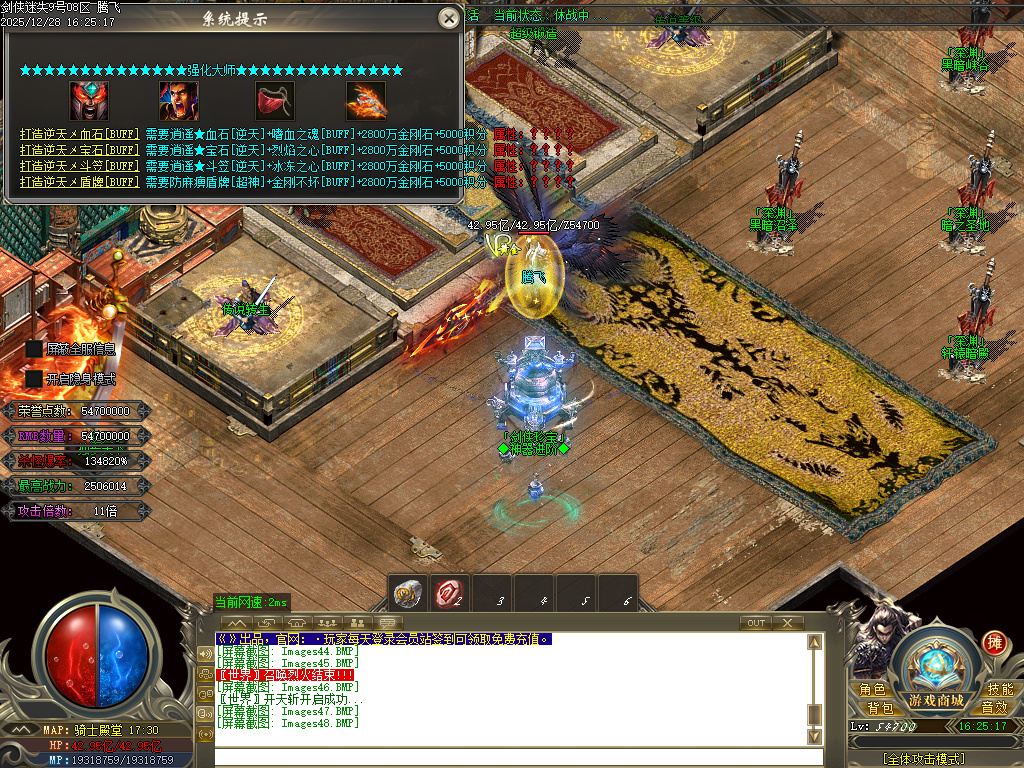Open the 技能 skills panel
Screen dimensions: 1024x768
pos(1000,690)
